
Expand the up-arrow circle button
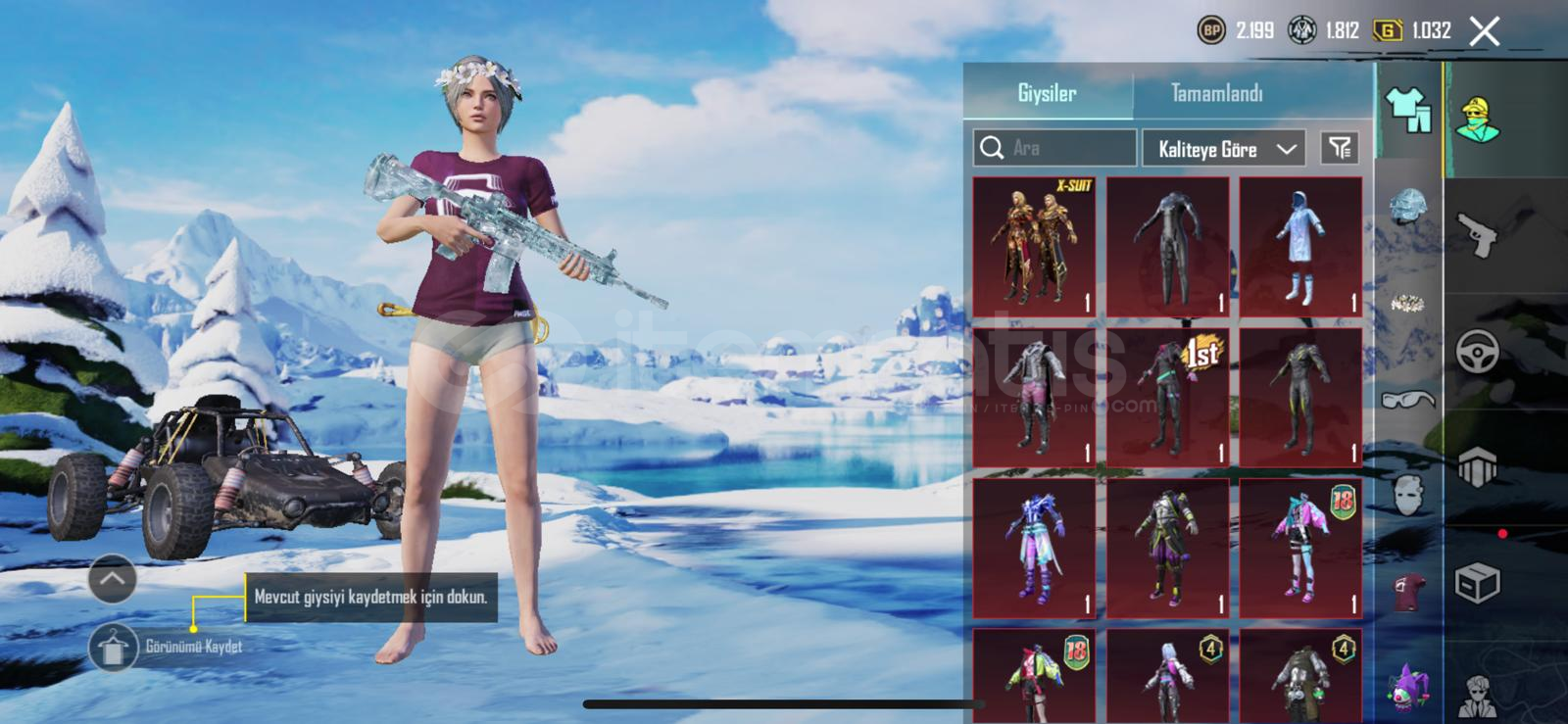click(x=113, y=579)
